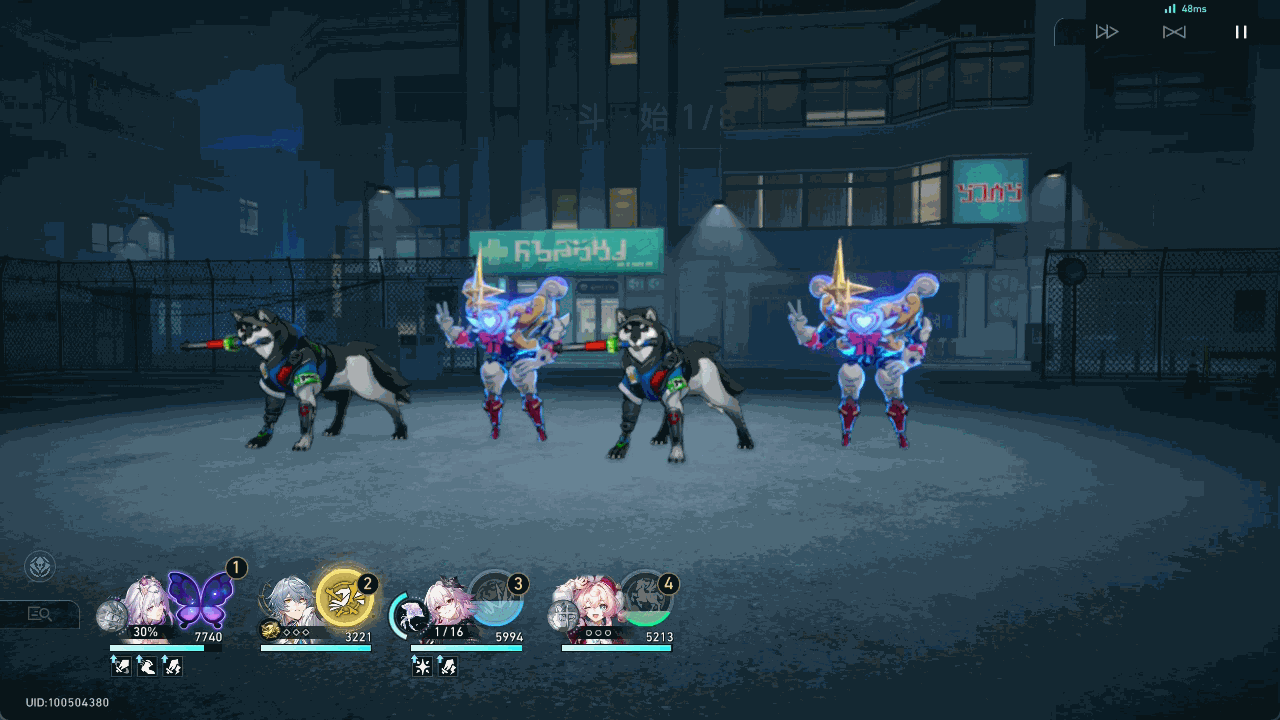
Task: Enable double battle speed
Action: tap(1105, 32)
